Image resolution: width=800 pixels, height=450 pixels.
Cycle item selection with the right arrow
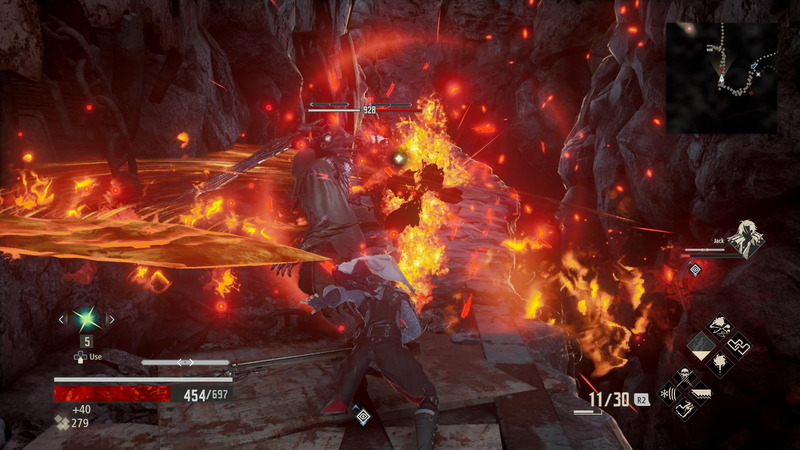pos(110,320)
